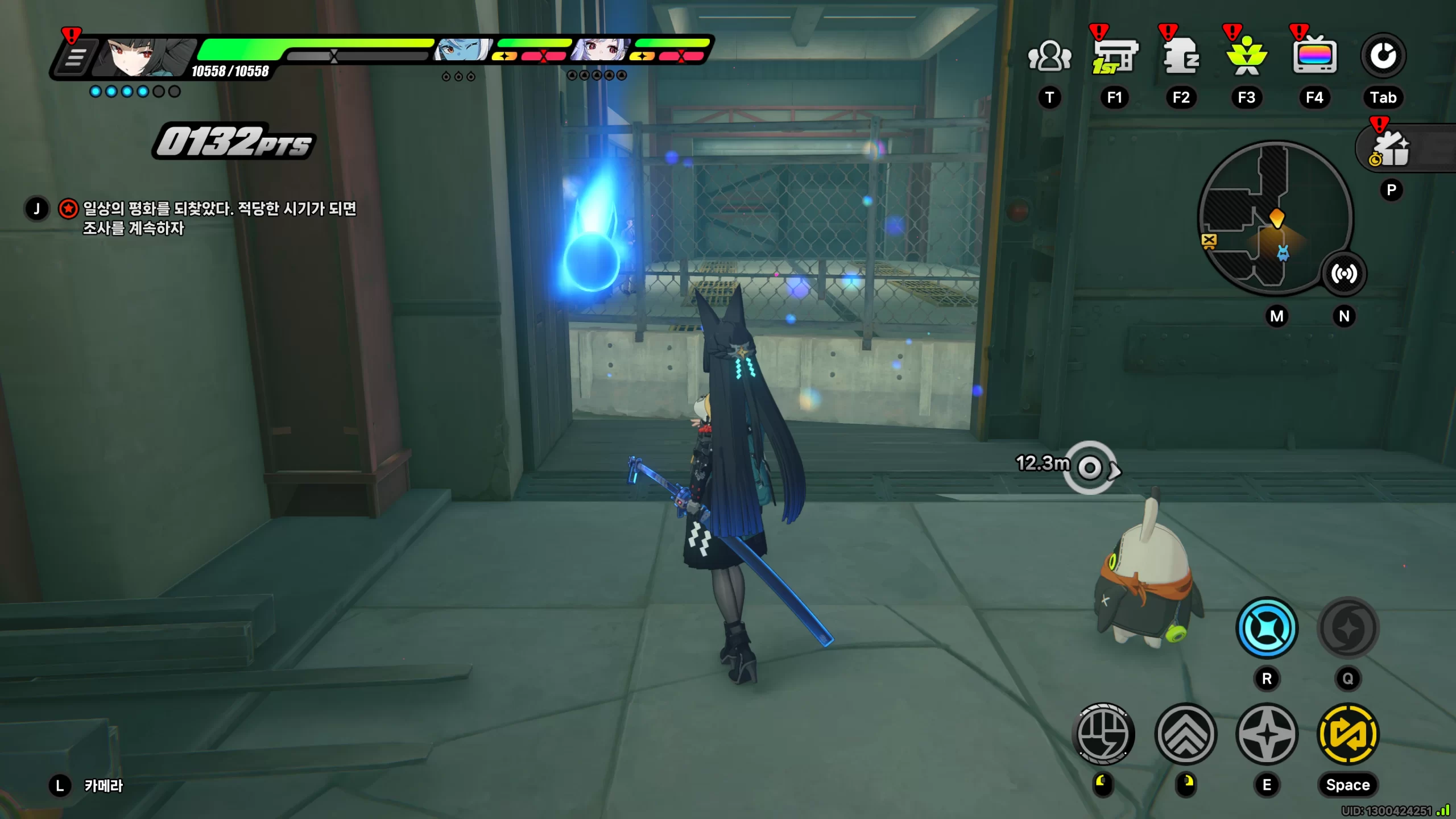Screen dimensions: 1456x819
Task: Open the circular minimap
Action: [1274, 218]
